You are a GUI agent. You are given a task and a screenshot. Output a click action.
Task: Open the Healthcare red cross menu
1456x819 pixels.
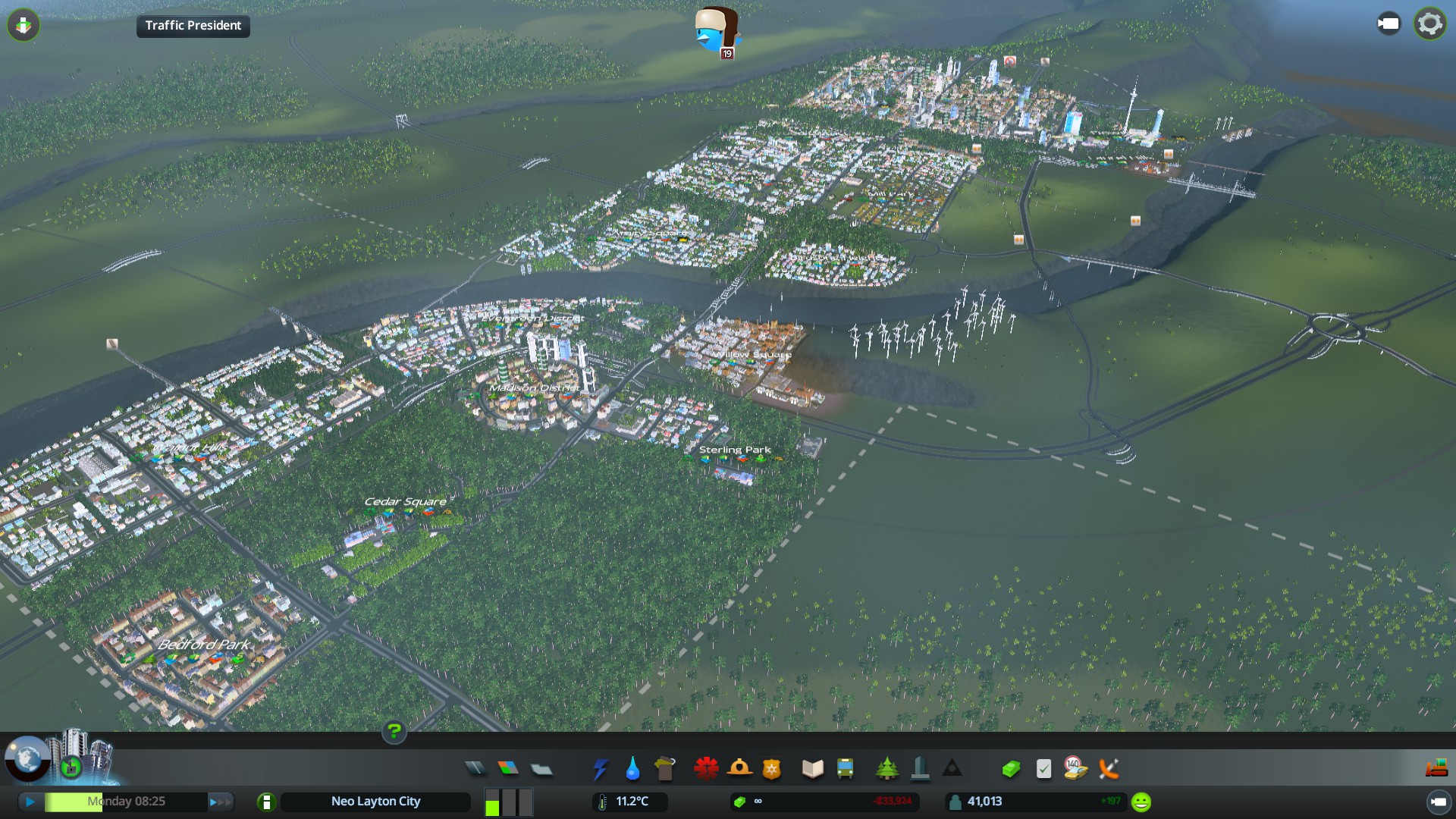tap(706, 769)
